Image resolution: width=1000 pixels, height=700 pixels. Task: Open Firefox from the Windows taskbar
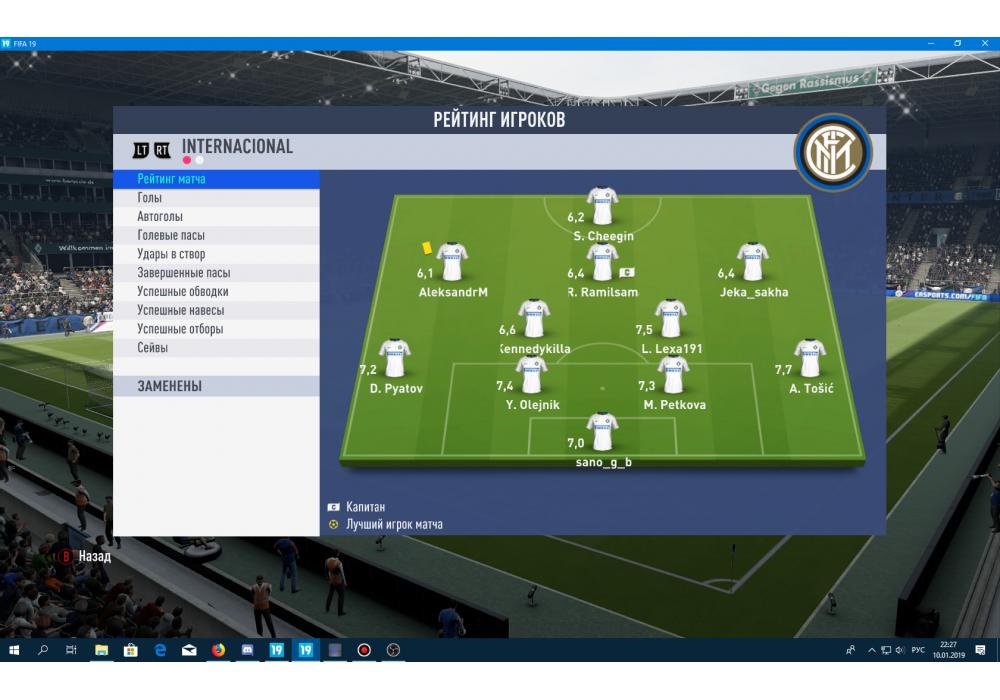218,650
